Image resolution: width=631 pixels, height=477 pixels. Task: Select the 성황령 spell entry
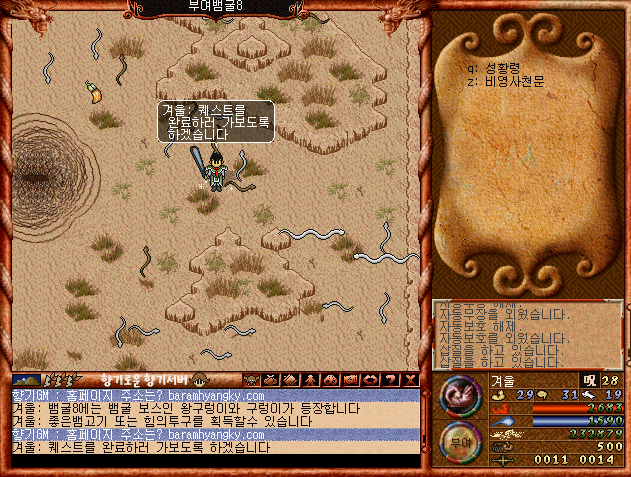(x=496, y=69)
